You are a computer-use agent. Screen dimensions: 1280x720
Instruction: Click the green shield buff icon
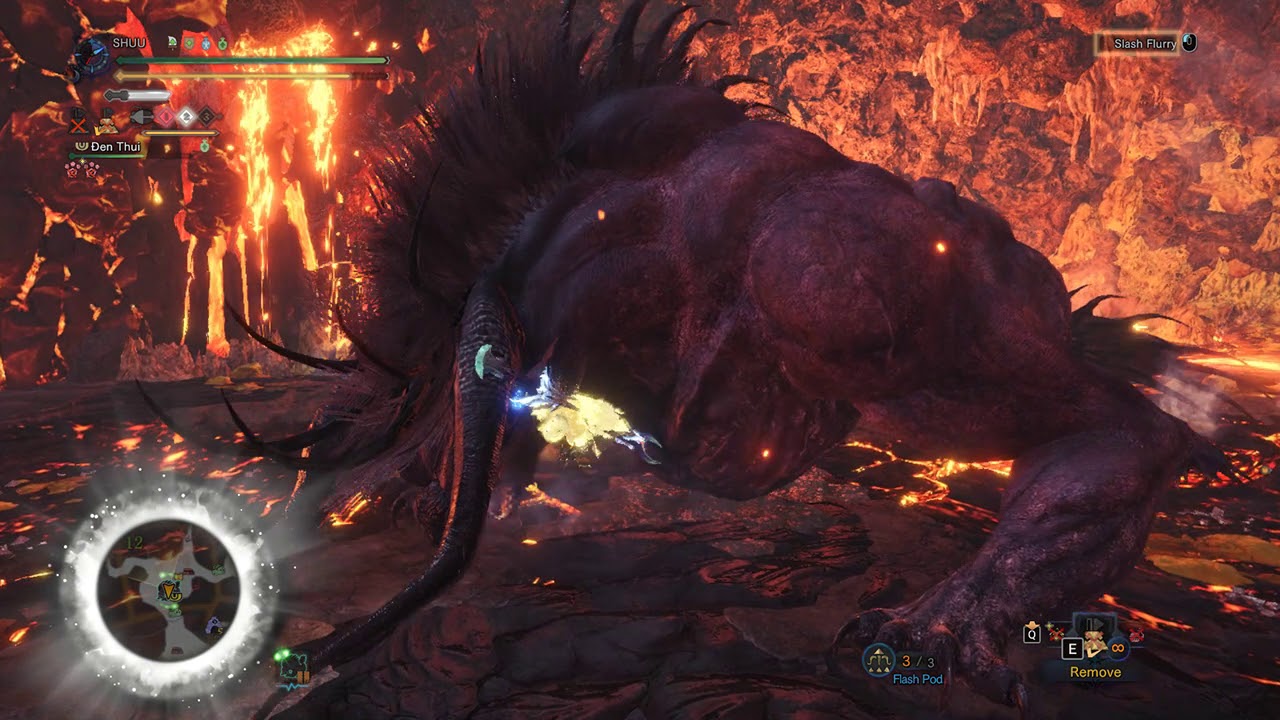point(189,43)
